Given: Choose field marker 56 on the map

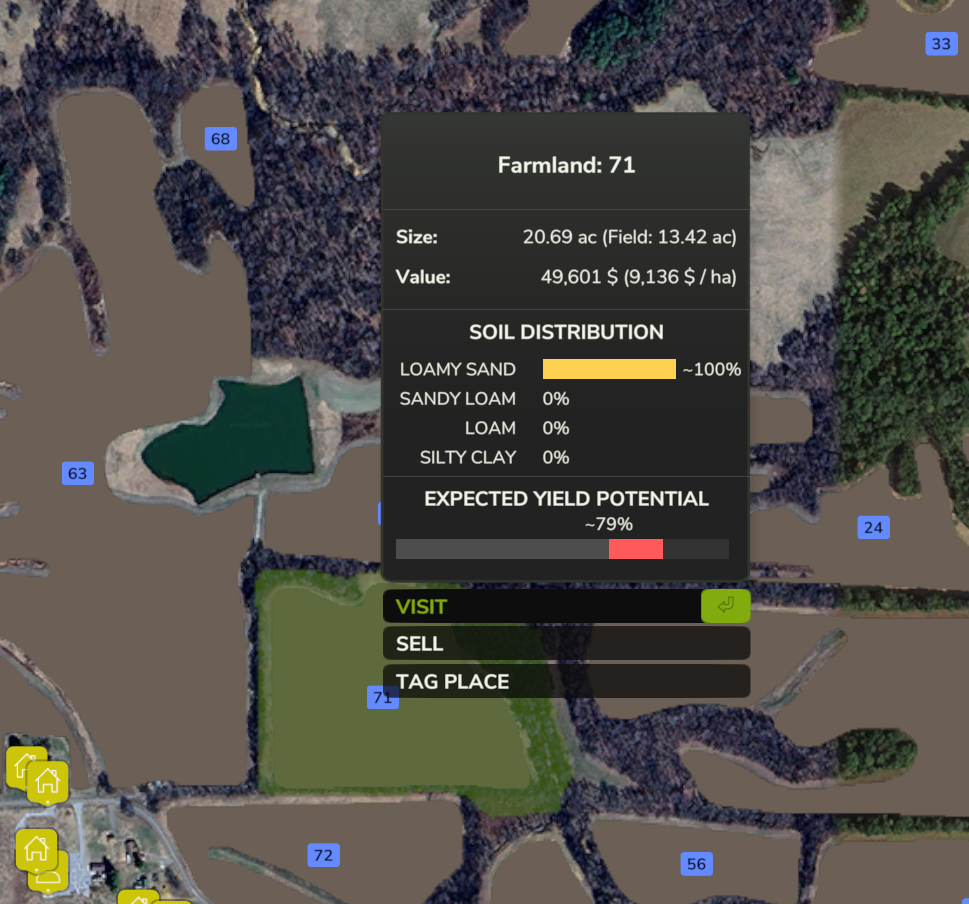Looking at the screenshot, I should tap(696, 864).
